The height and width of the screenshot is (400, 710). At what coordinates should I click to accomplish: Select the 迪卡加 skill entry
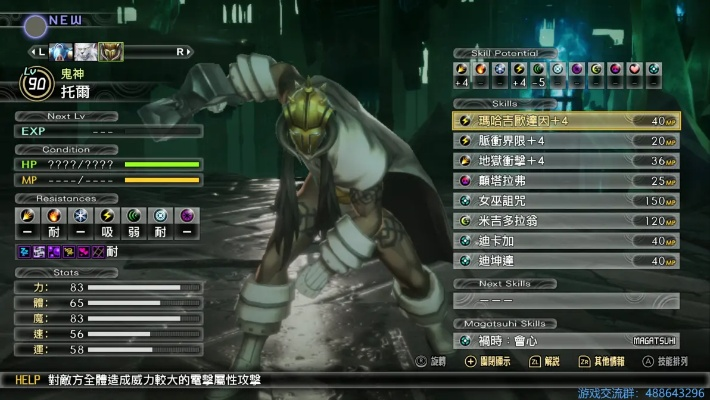pyautogui.click(x=565, y=241)
